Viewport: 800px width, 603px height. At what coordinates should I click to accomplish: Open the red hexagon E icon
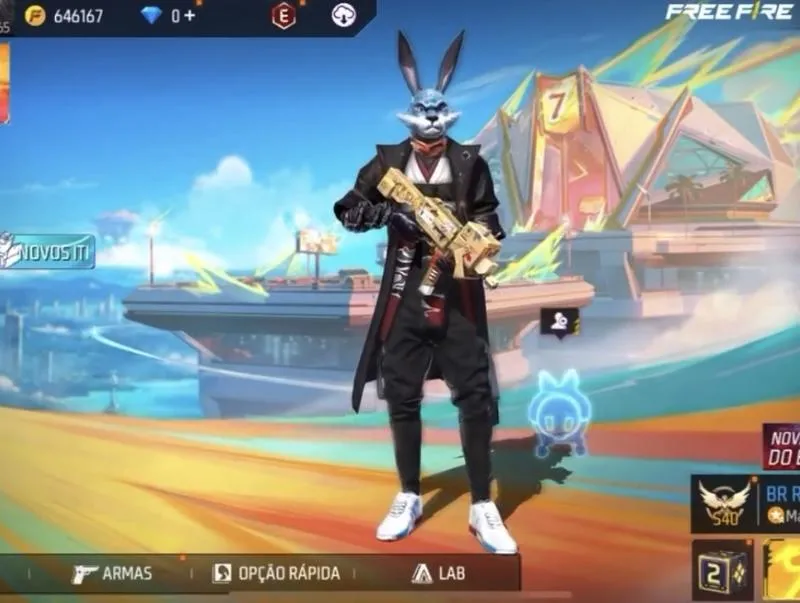284,16
